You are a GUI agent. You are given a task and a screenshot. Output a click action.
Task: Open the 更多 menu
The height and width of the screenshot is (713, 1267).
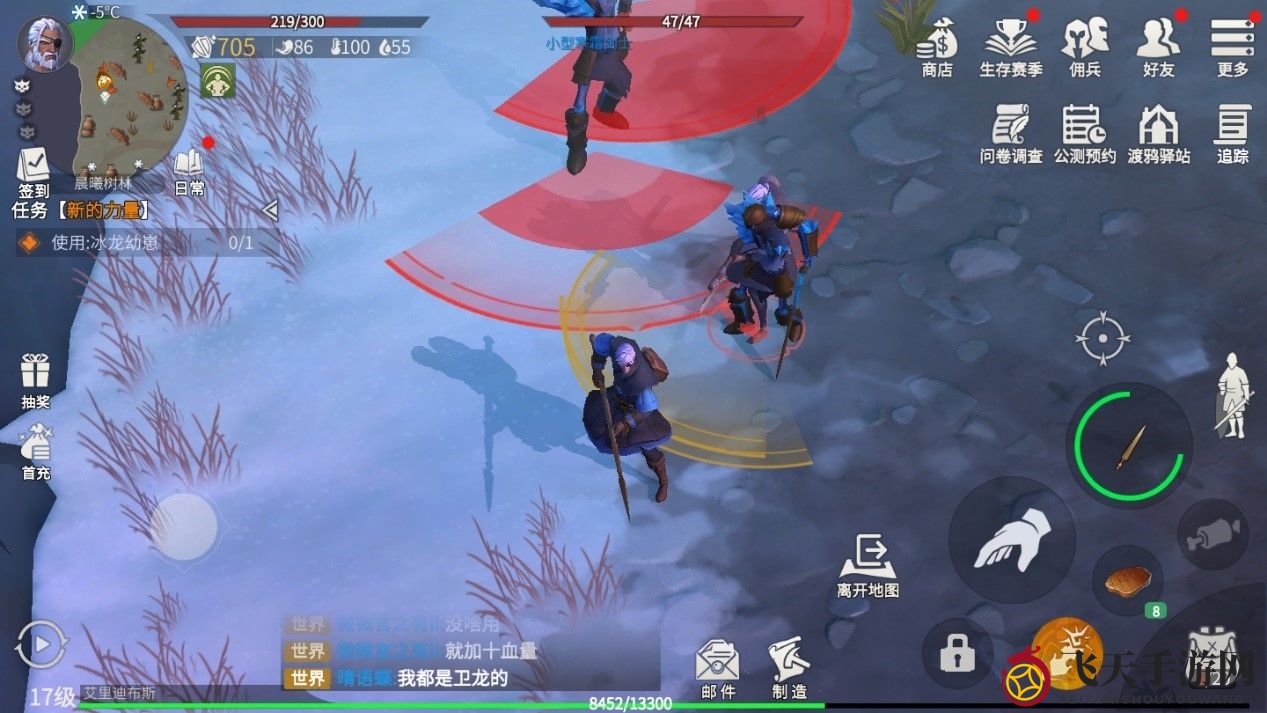[x=1232, y=46]
